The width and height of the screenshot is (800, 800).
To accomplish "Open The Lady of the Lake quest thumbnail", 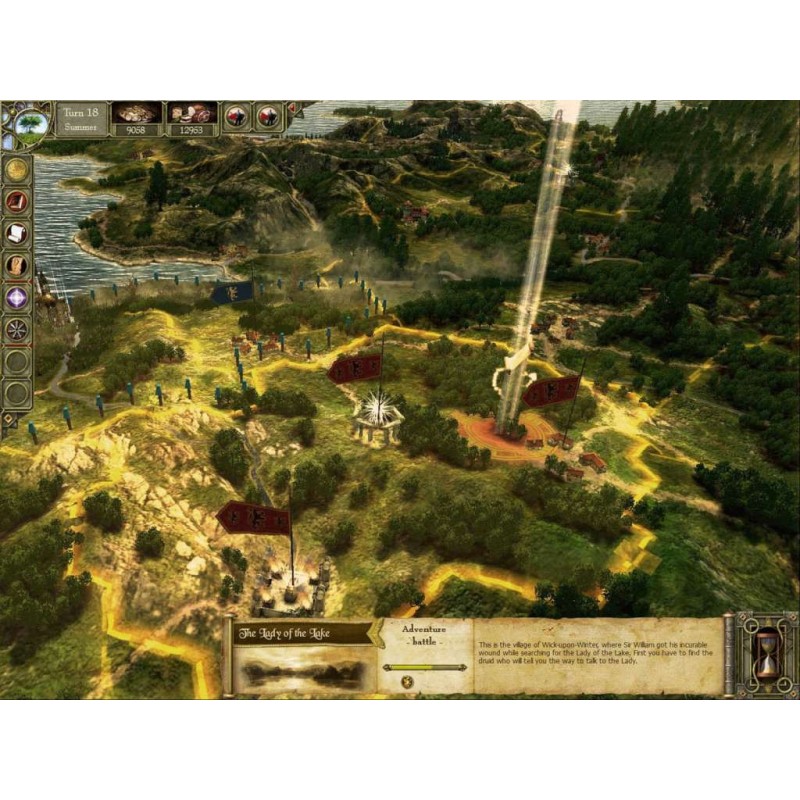I will (x=299, y=667).
